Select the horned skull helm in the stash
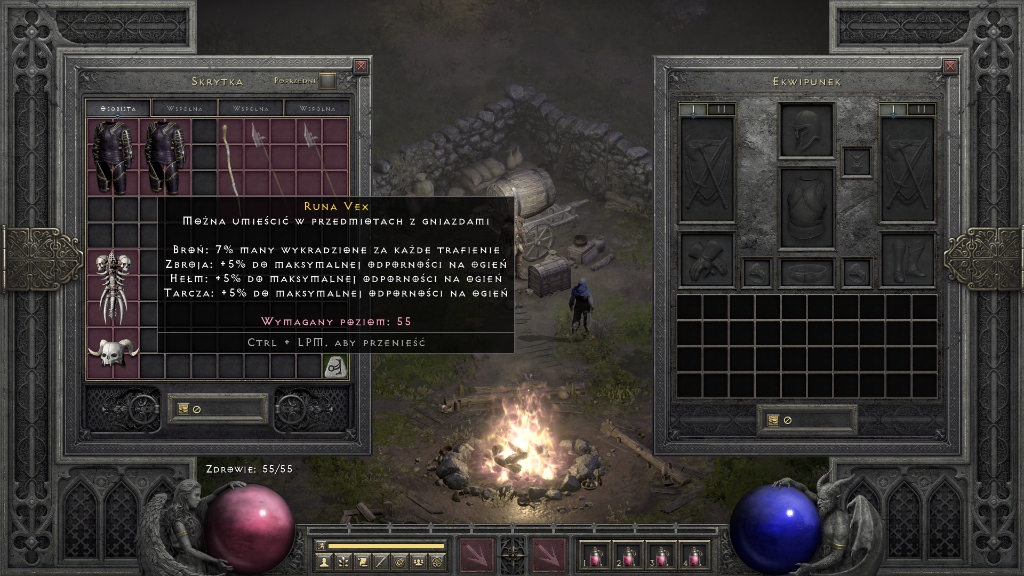Image resolution: width=1024 pixels, height=576 pixels. (113, 352)
